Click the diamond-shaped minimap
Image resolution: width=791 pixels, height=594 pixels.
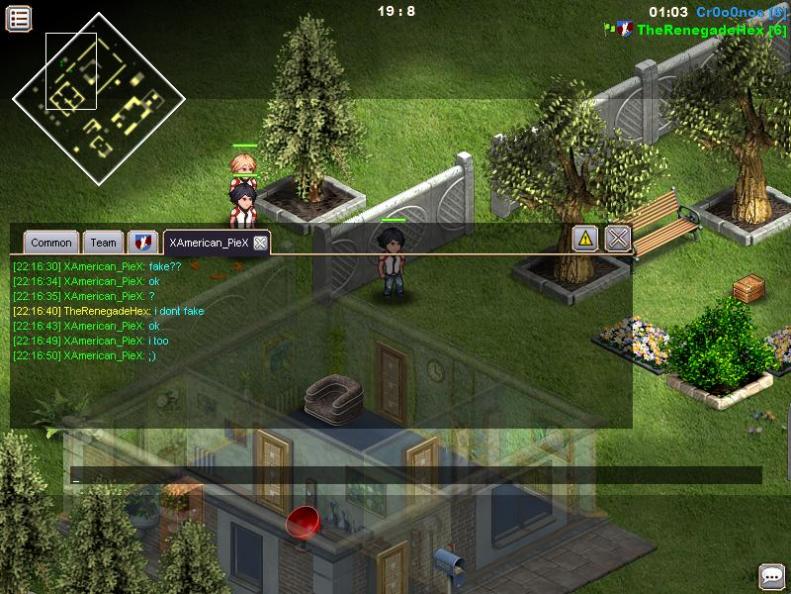click(98, 98)
